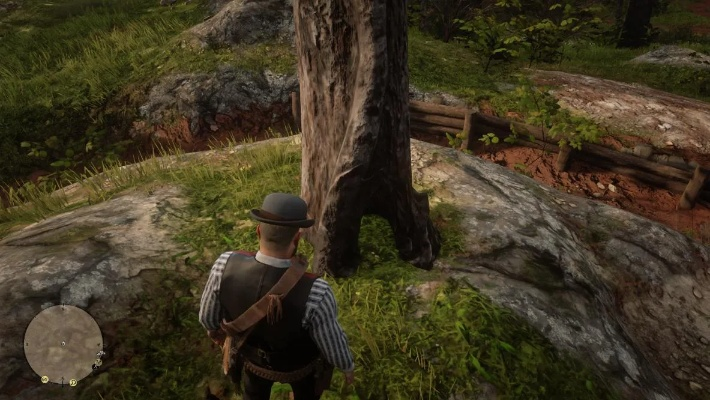The height and width of the screenshot is (400, 710).
Task: Click the circular minimap
Action: tap(63, 344)
